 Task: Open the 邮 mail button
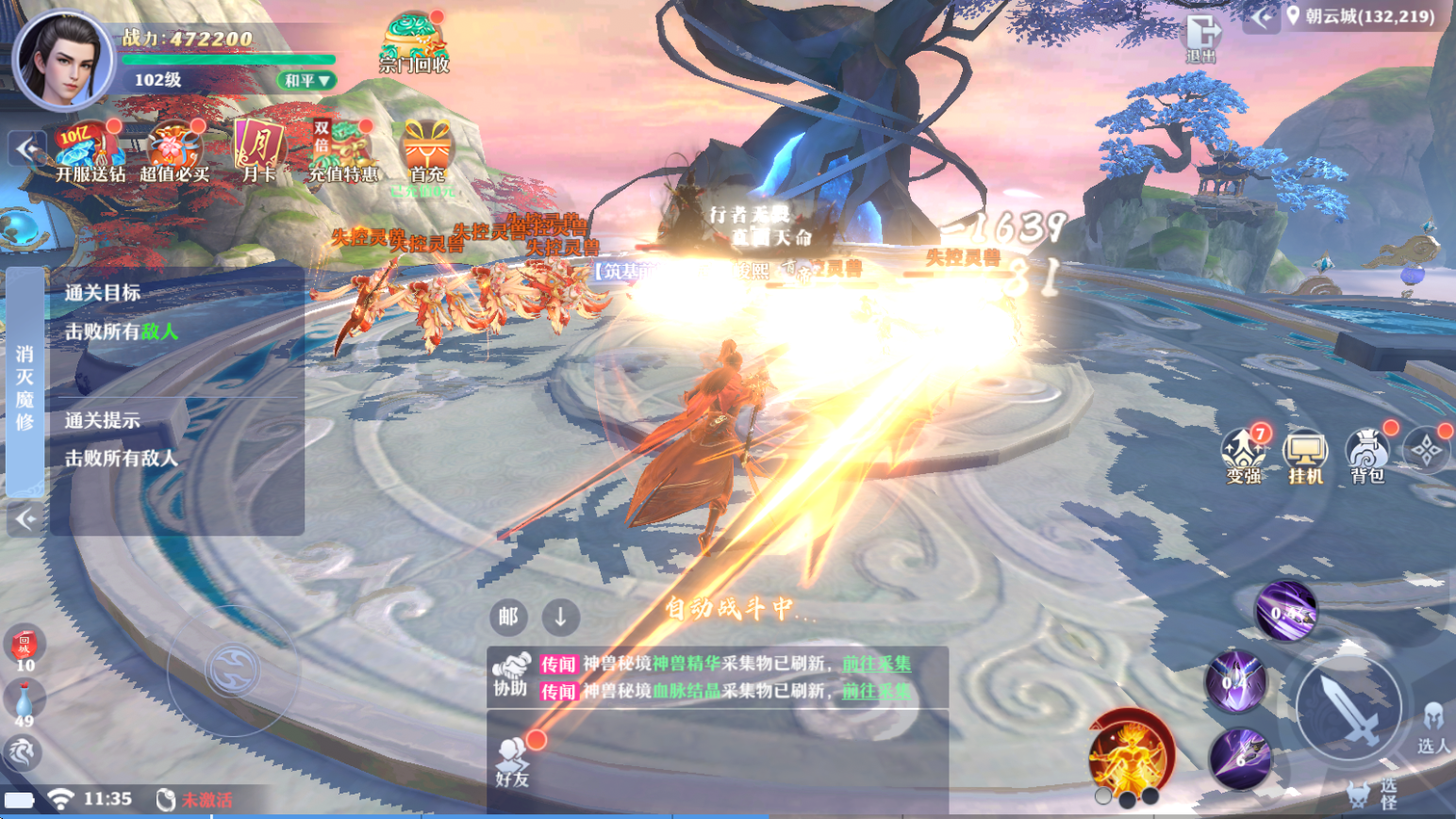(x=508, y=617)
